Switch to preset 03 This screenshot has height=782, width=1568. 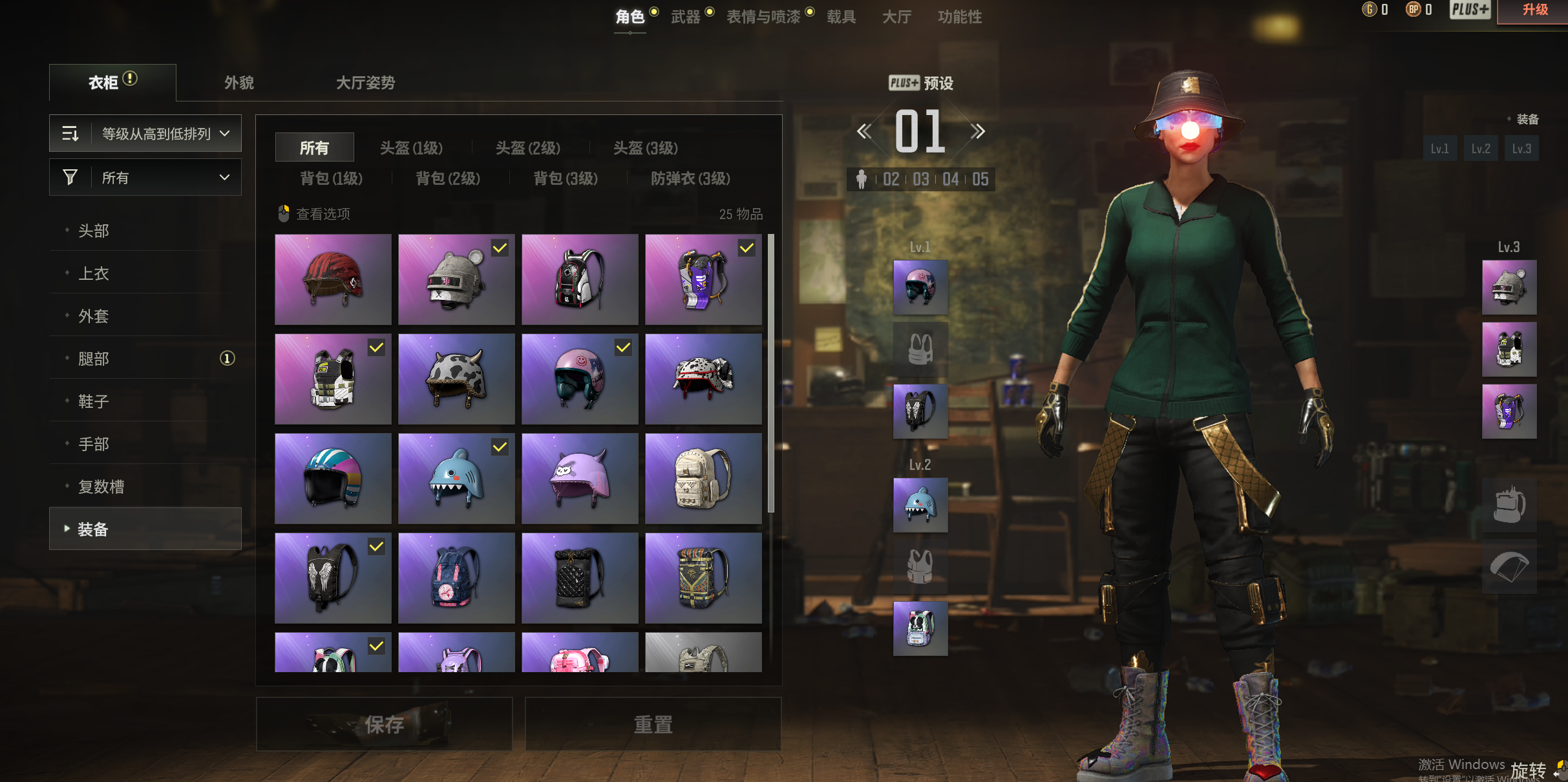click(x=920, y=179)
